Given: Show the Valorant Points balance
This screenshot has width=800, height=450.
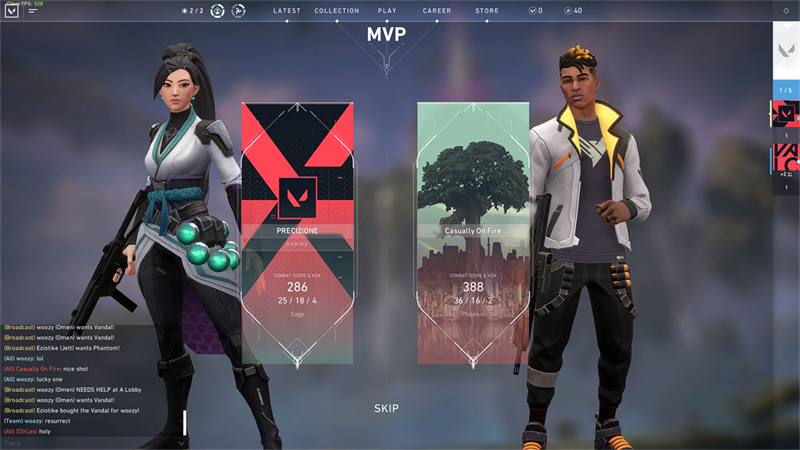Looking at the screenshot, I should click(536, 11).
